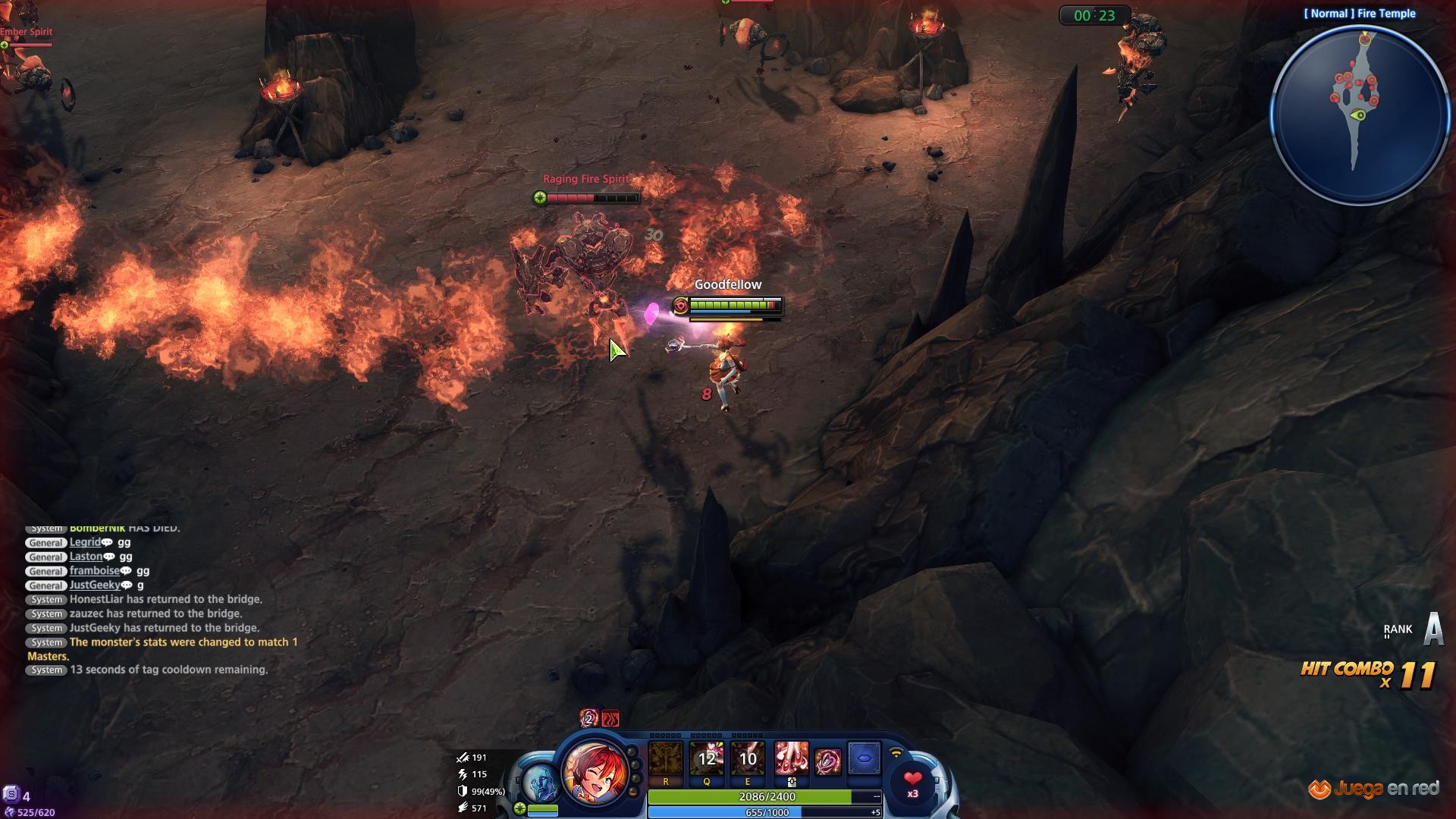
Task: Open JustGeeky's name link in chat
Action: 95,585
